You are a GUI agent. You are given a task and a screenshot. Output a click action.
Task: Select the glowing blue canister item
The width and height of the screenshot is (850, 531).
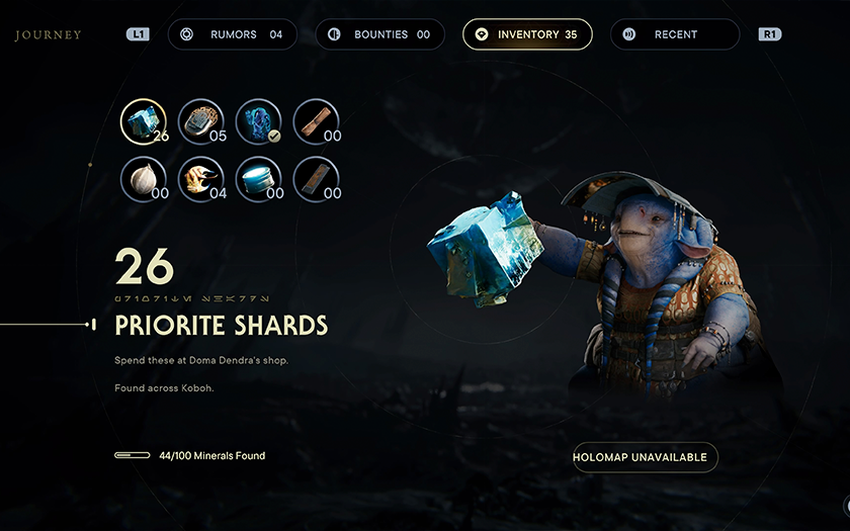click(x=258, y=180)
